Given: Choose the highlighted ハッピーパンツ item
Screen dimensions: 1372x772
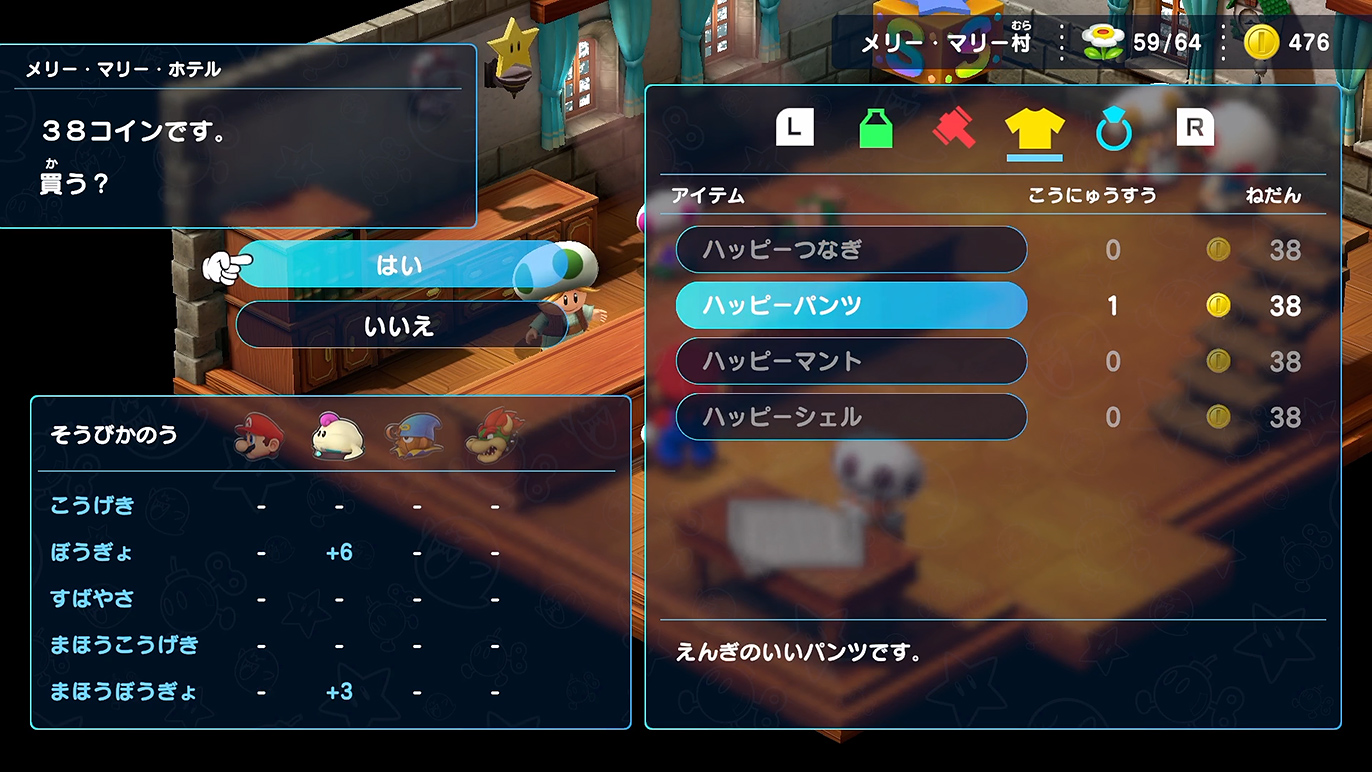Looking at the screenshot, I should pyautogui.click(x=851, y=305).
